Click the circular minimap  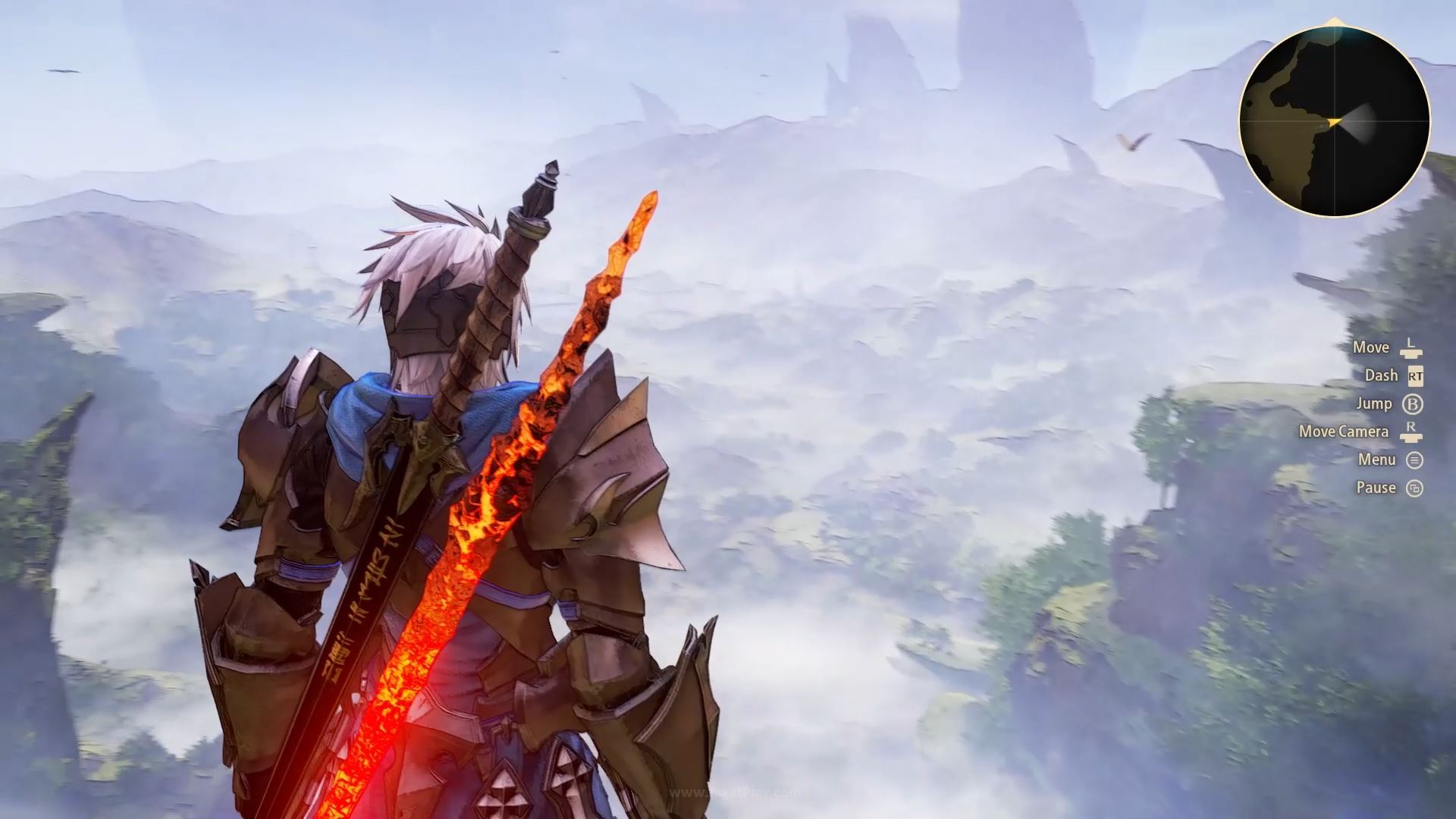[1334, 121]
